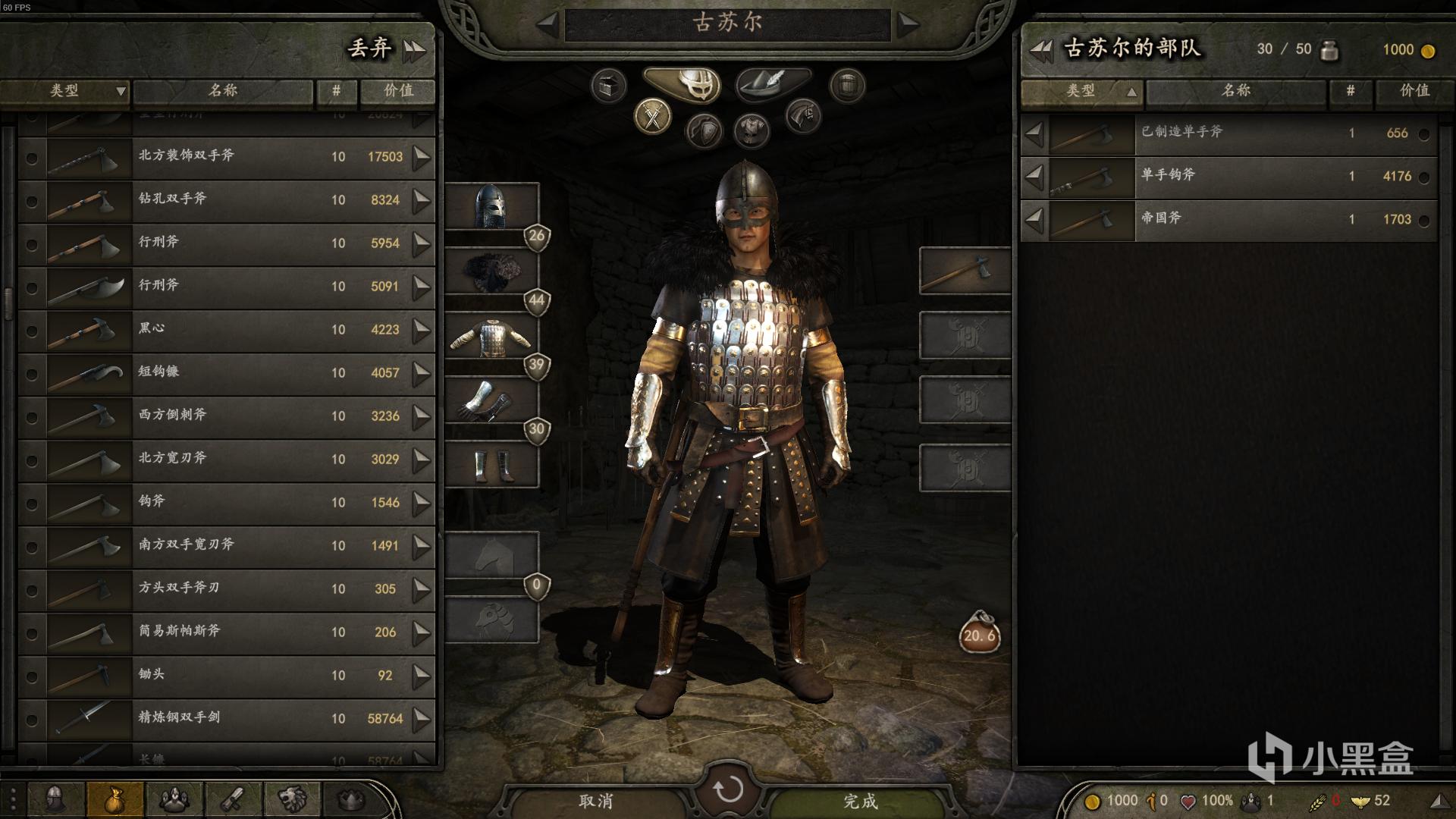
Task: Select the 北方装饰双手斧 row
Action: (227, 157)
